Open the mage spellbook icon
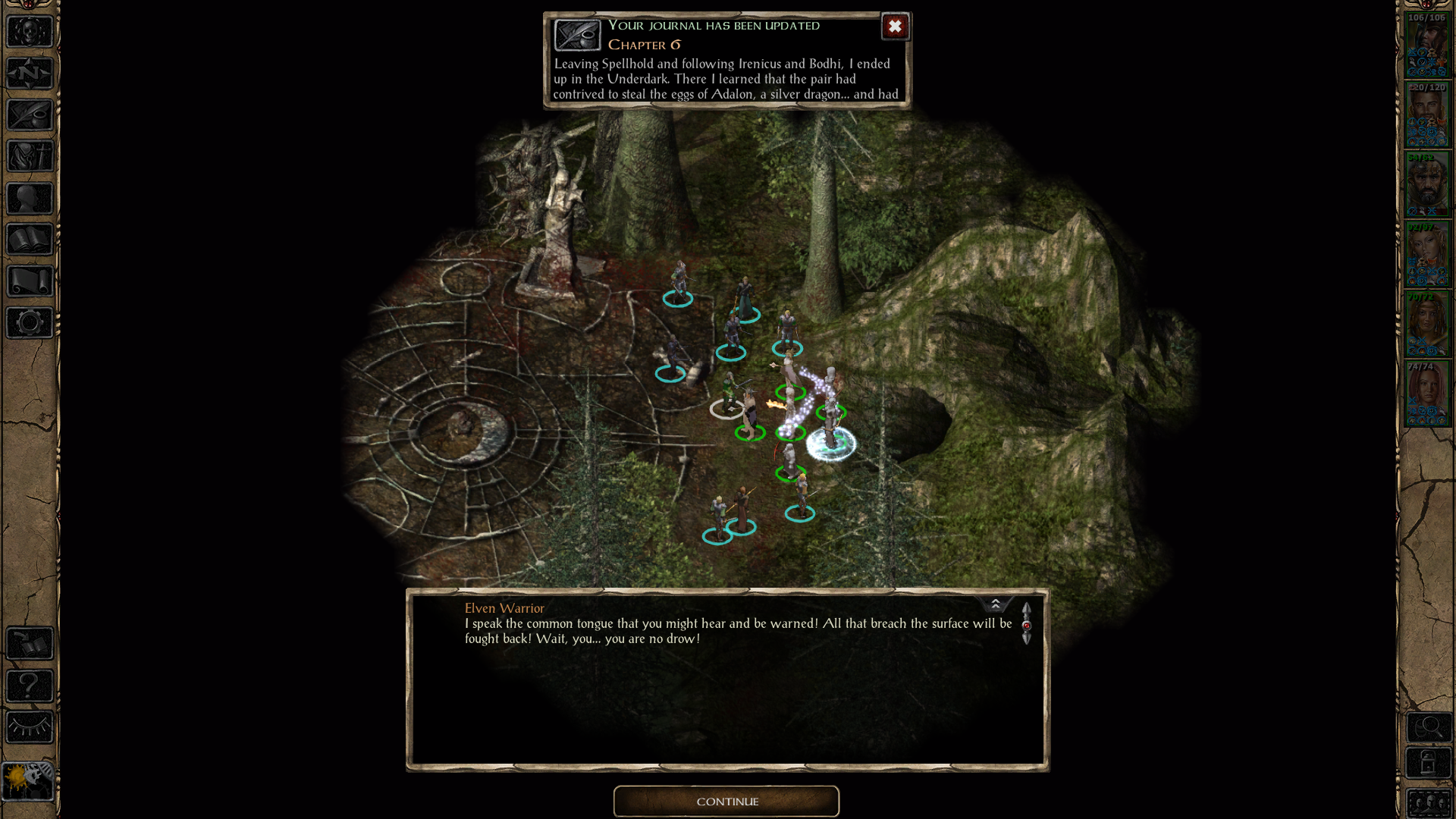This screenshot has height=819, width=1456. 29,239
